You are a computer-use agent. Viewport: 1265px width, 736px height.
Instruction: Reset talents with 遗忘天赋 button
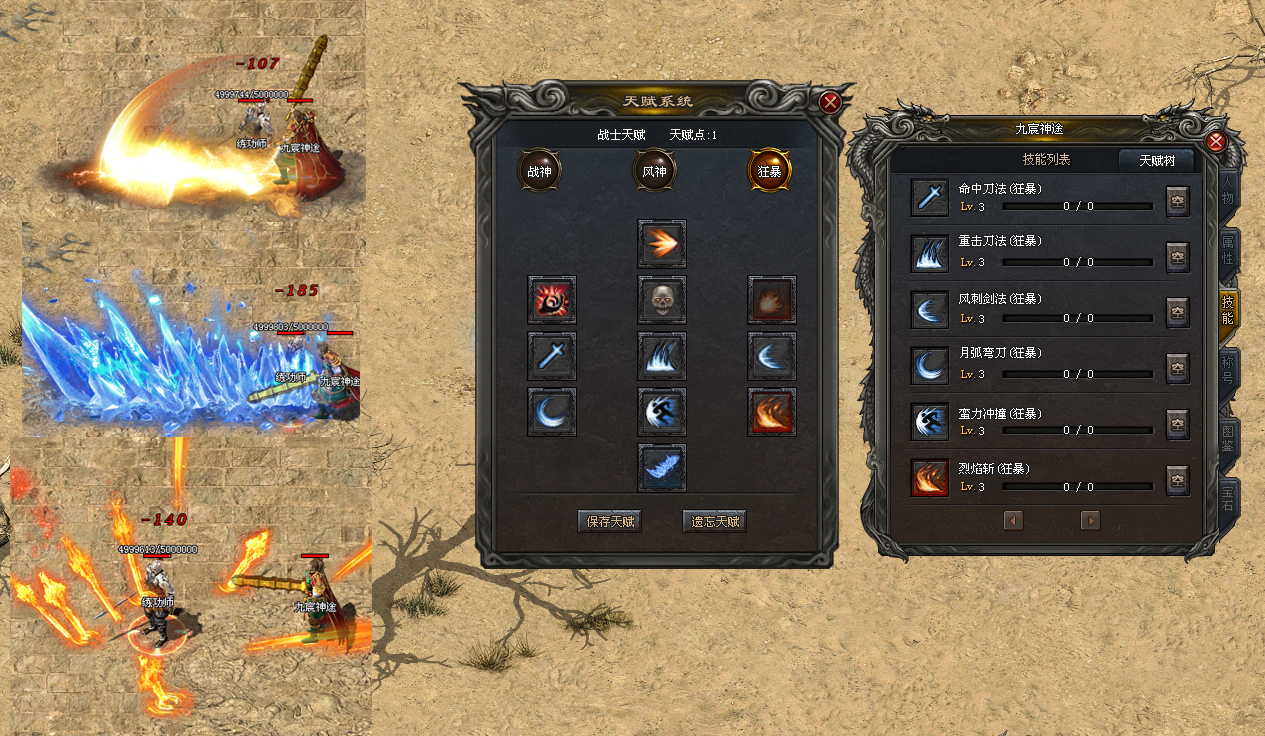(x=715, y=521)
